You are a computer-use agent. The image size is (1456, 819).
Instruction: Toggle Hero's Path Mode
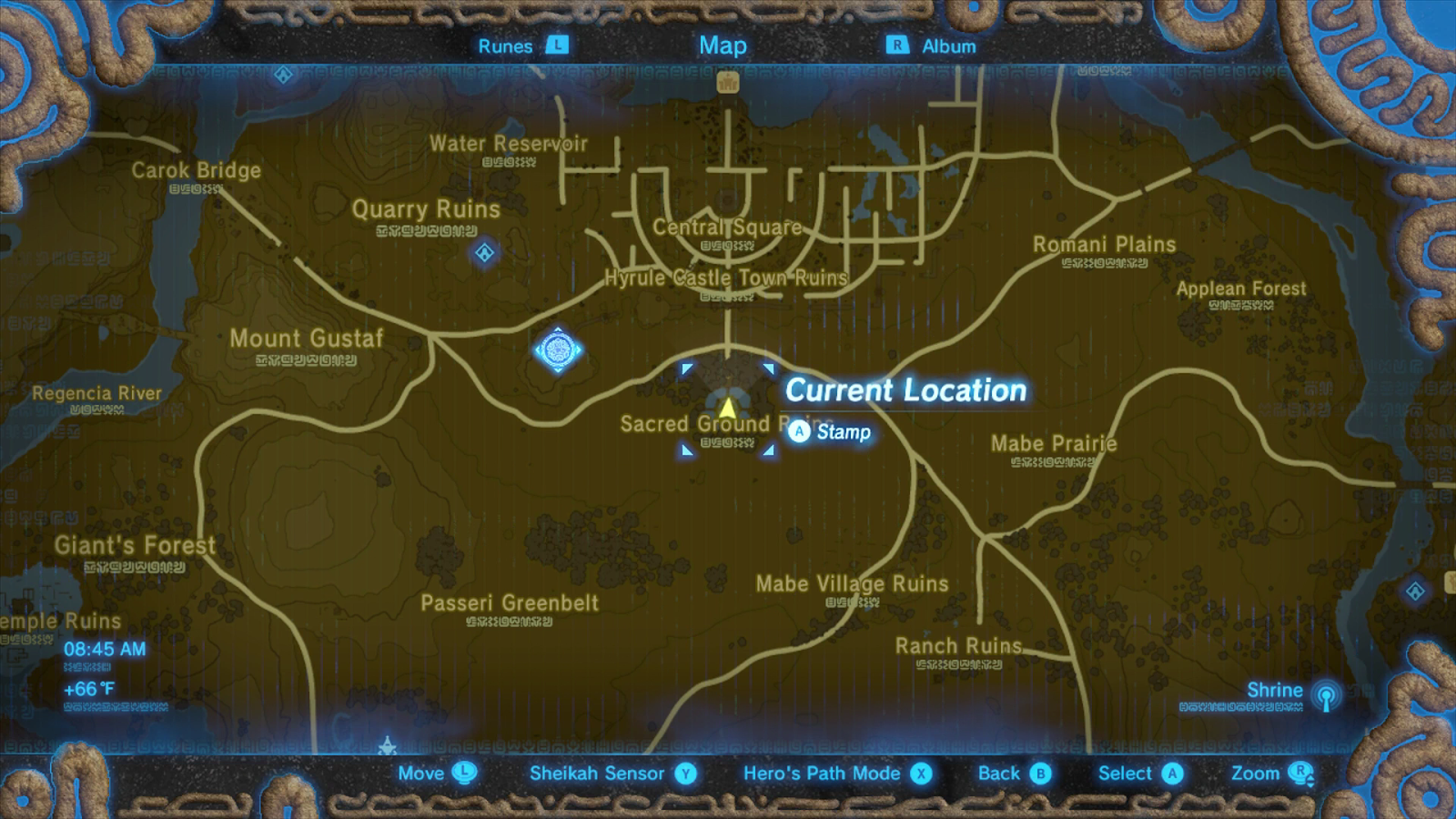(922, 773)
